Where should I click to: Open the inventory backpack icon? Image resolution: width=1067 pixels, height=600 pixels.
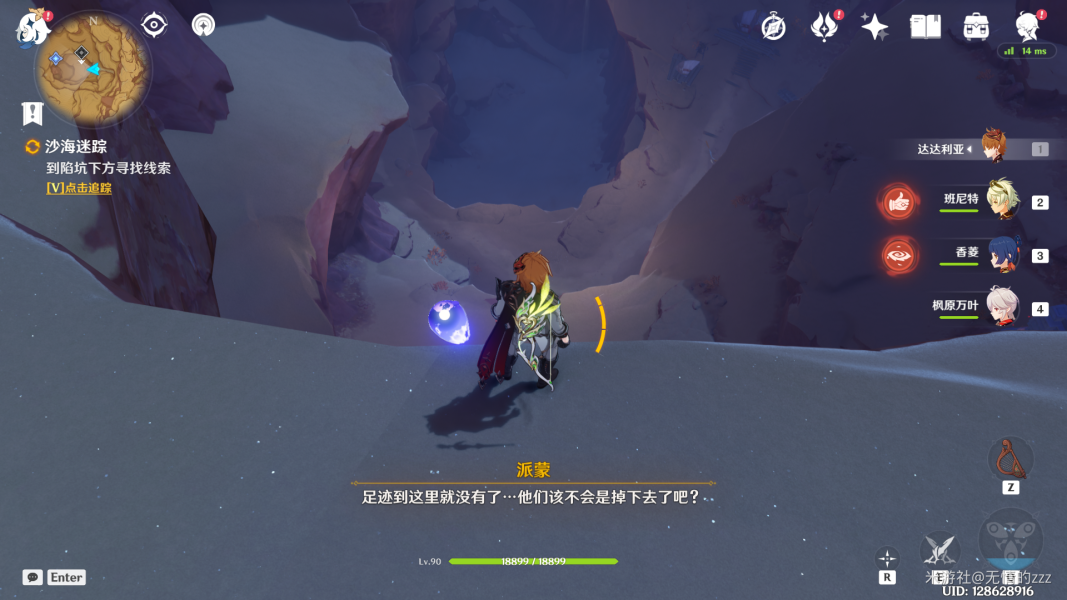[x=976, y=27]
